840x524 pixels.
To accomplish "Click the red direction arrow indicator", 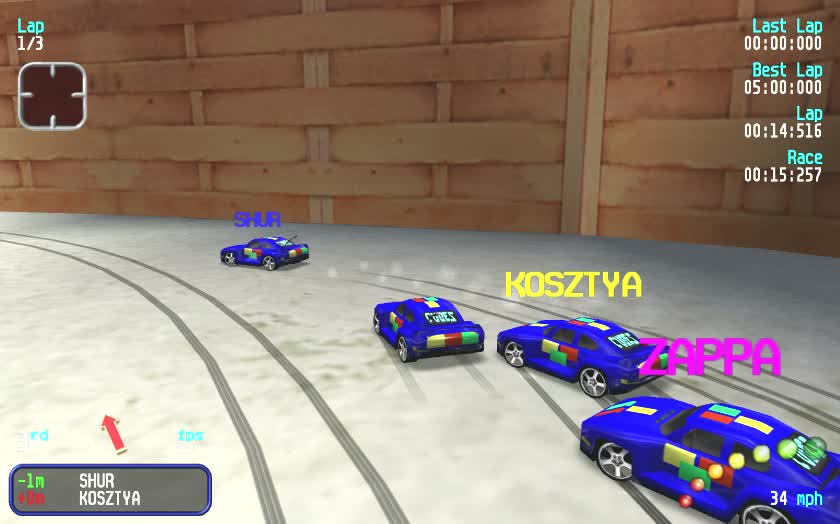I will click(x=113, y=433).
